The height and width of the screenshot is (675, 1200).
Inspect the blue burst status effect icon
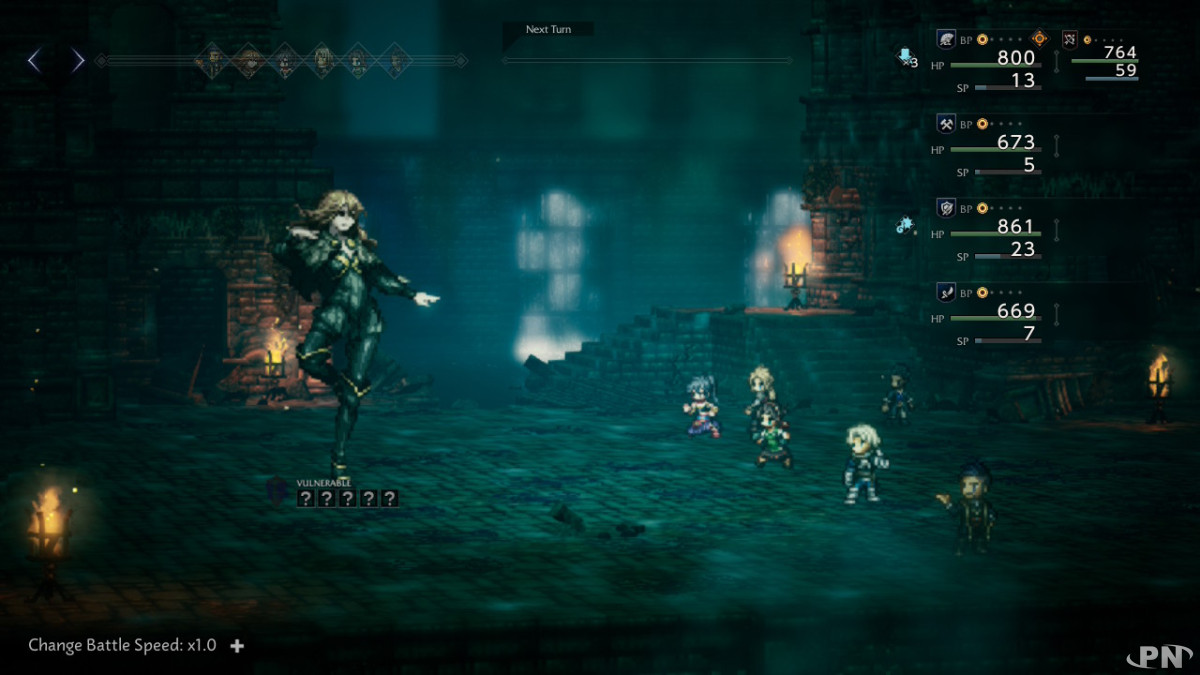pos(905,226)
